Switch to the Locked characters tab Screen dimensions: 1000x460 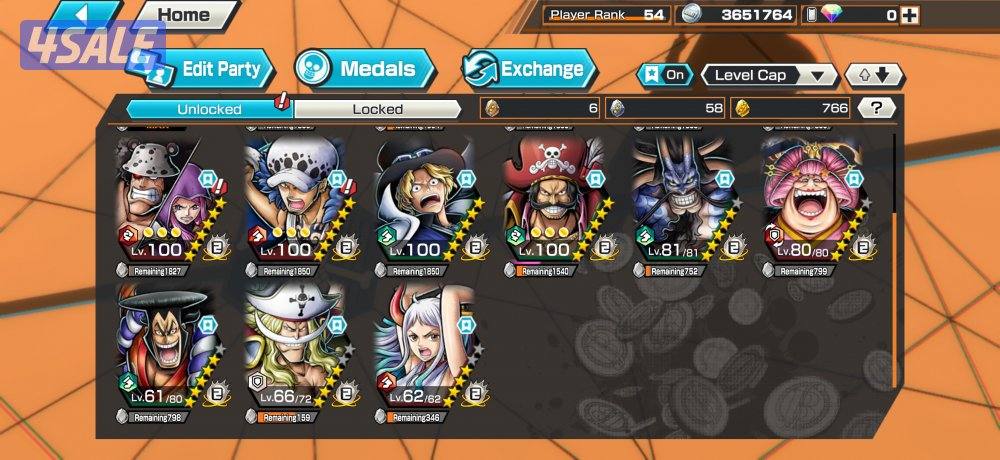[x=377, y=109]
